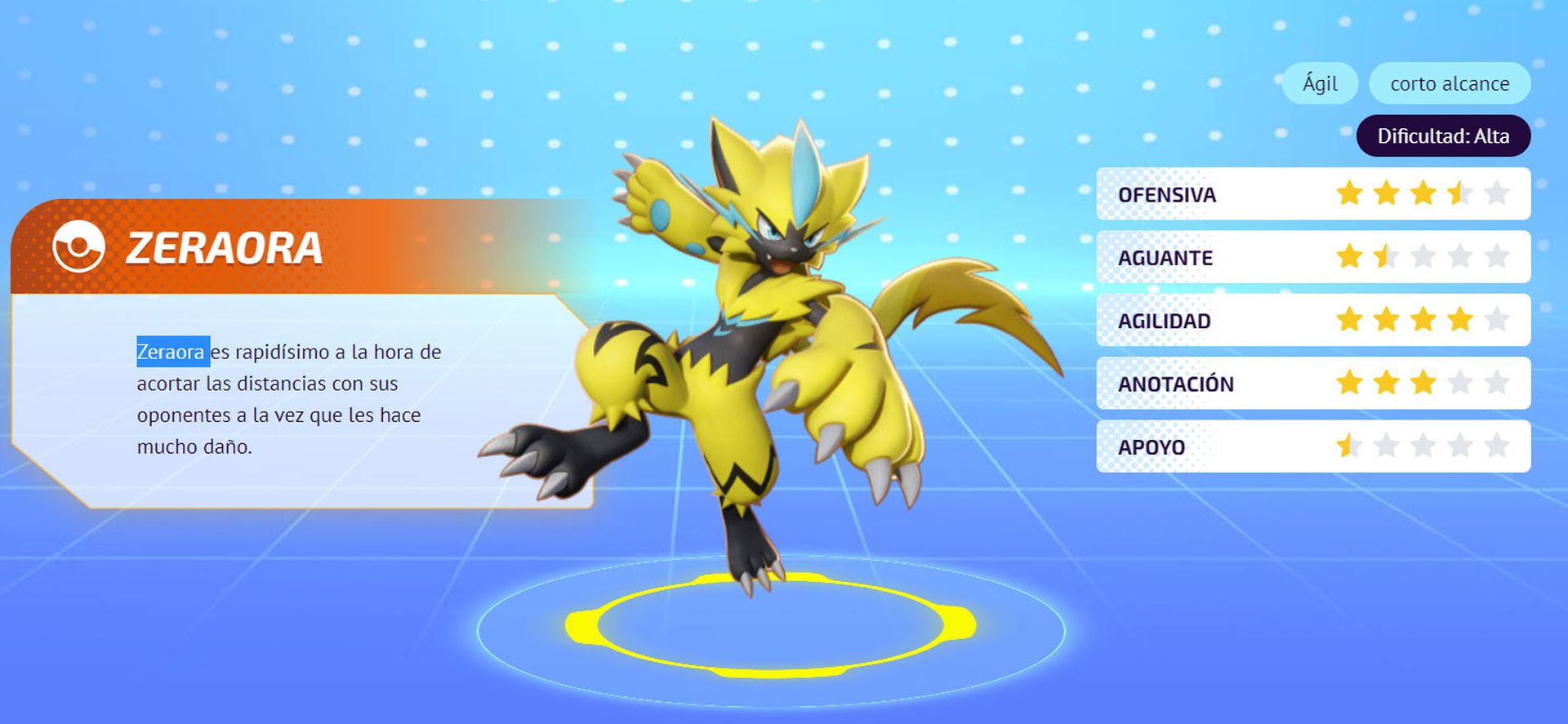Select the last gray star of AGILIDAD
This screenshot has height=724, width=1568.
(1497, 320)
